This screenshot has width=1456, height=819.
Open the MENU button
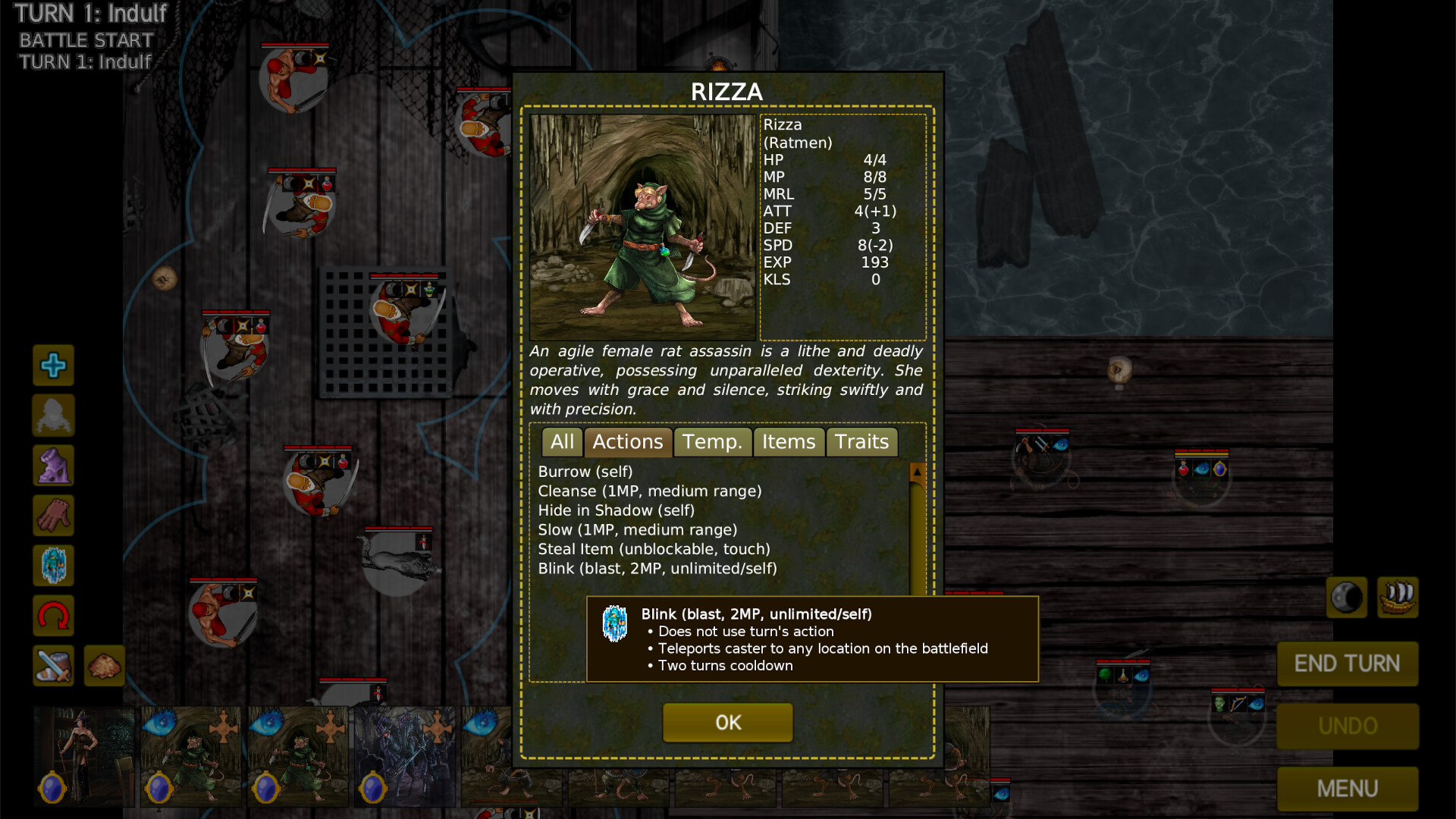(x=1348, y=789)
